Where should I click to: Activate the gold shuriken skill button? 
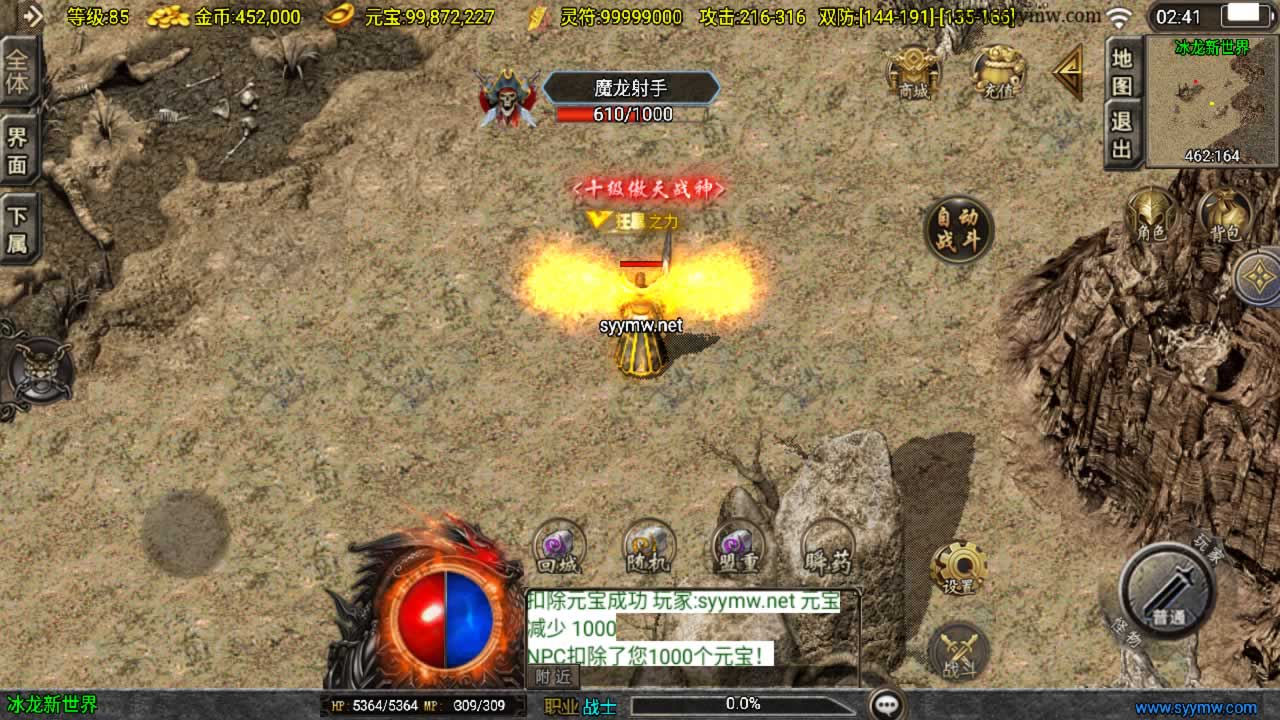(1258, 277)
